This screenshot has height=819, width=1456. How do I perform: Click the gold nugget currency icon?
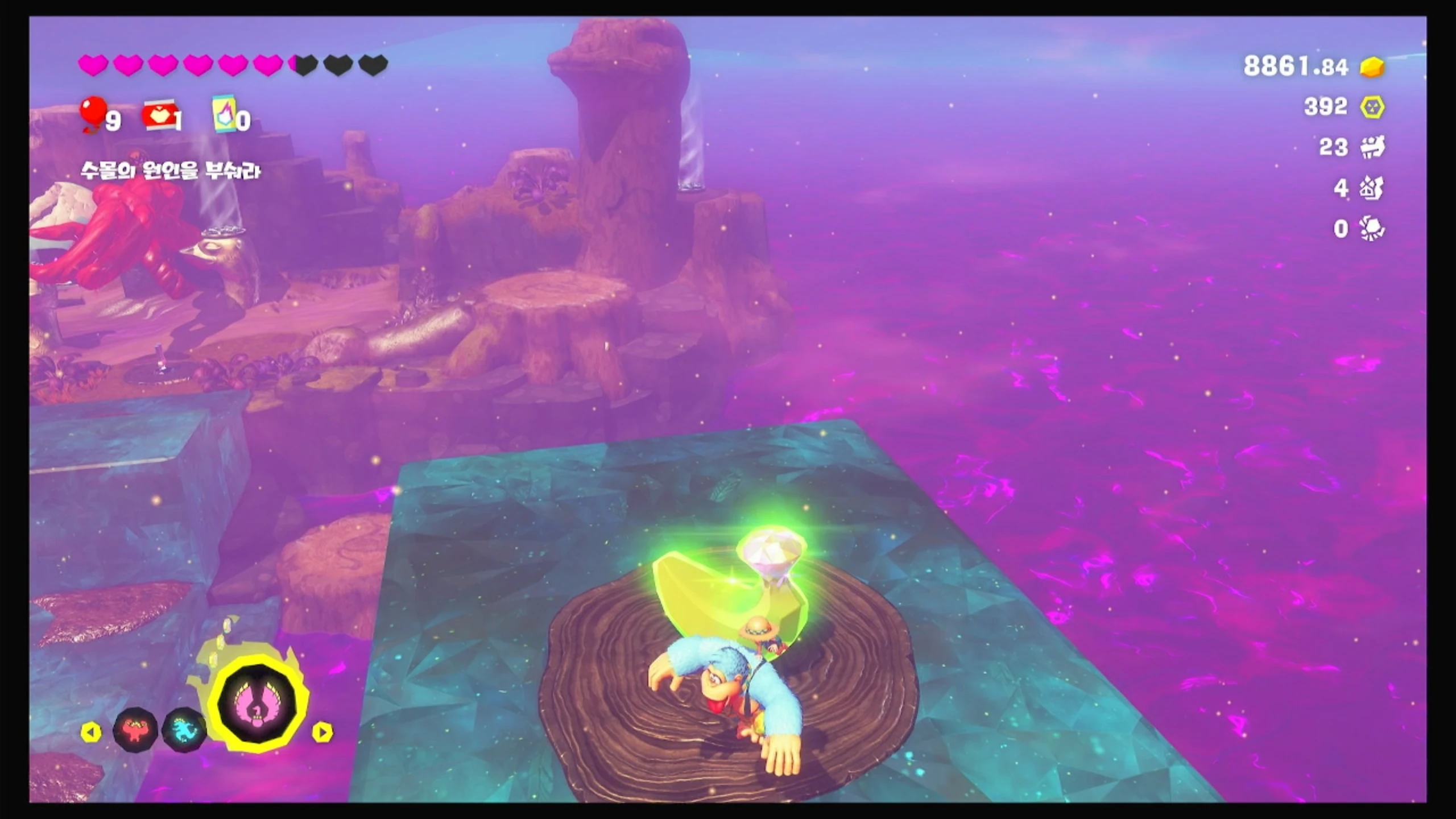click(1372, 67)
